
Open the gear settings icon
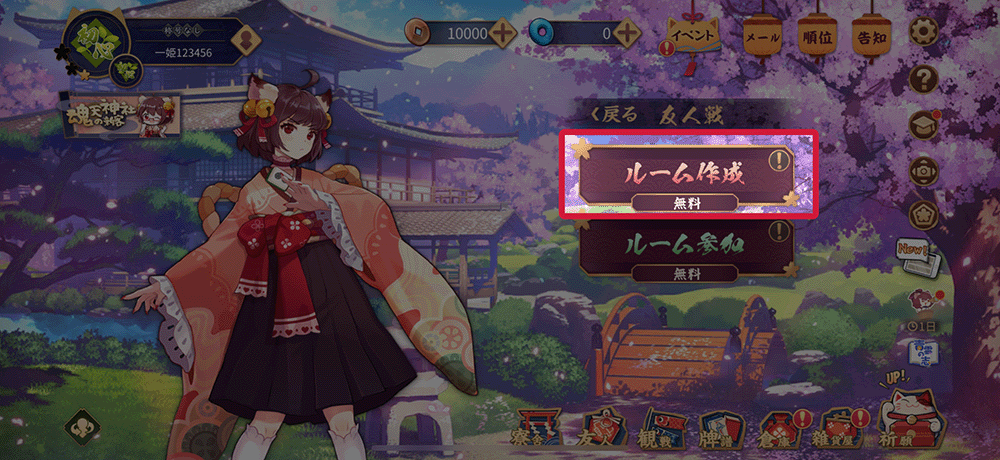(925, 33)
